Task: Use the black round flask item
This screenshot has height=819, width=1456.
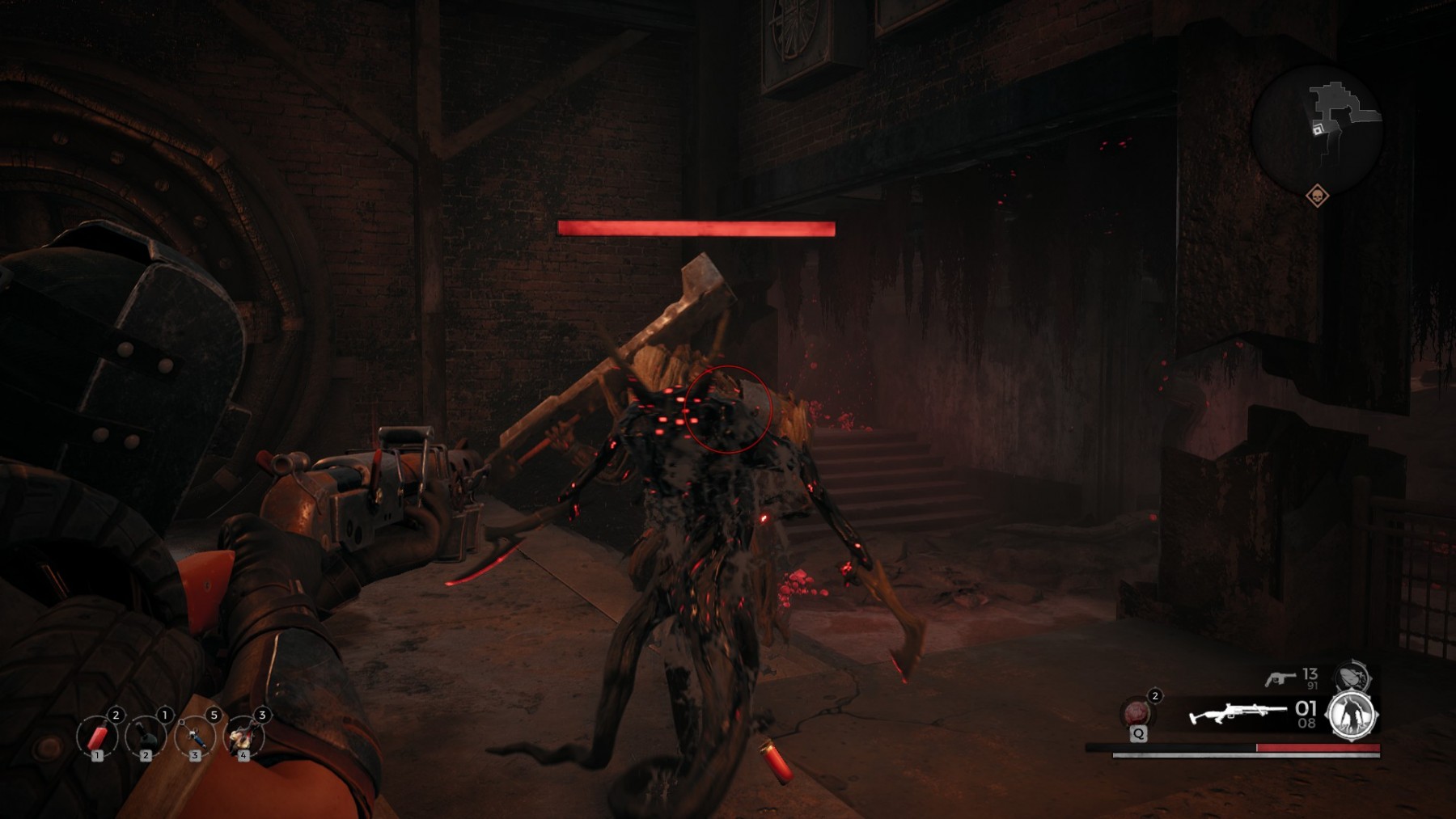Action: point(146,737)
